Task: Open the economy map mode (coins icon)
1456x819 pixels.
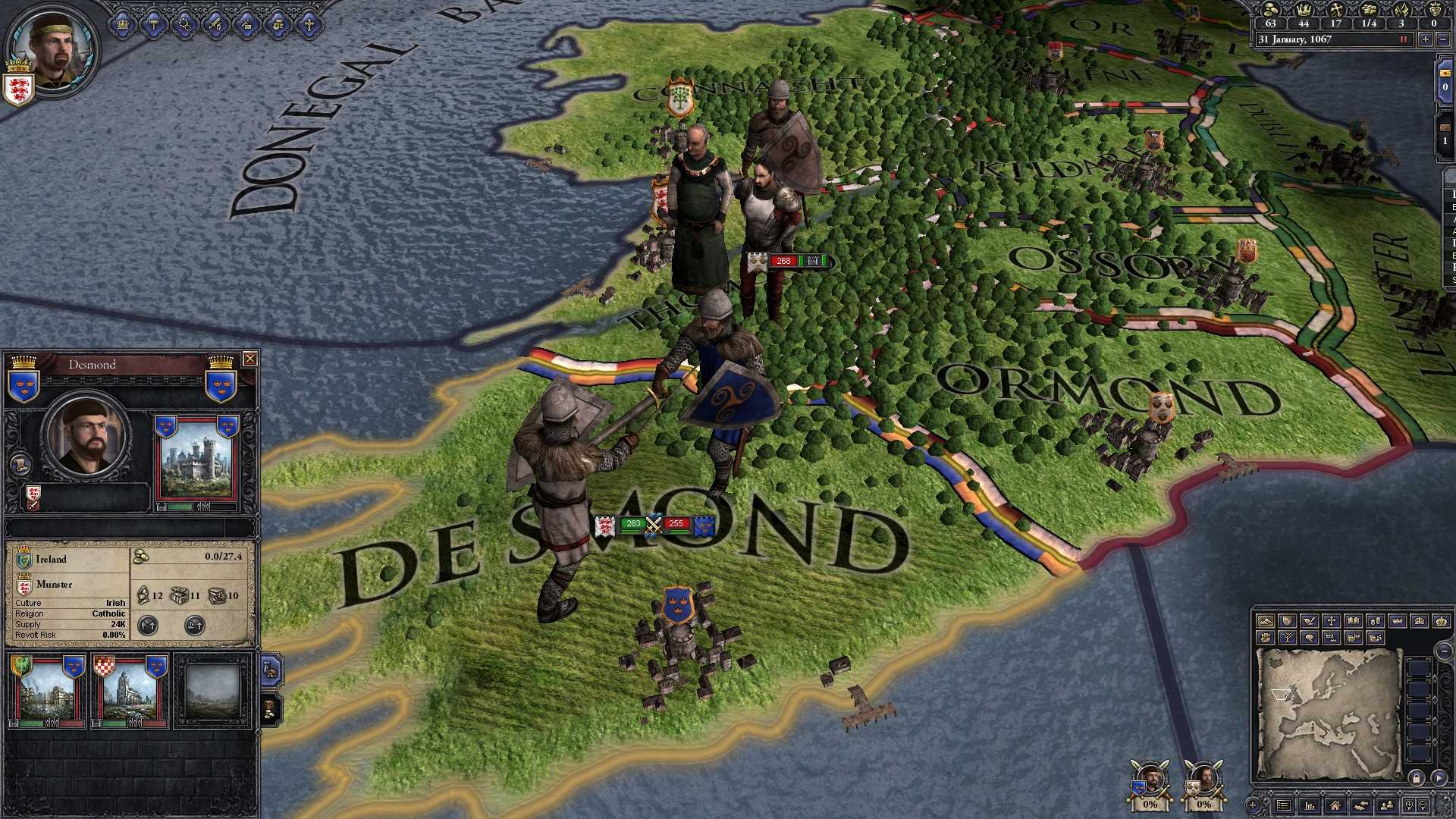Action: (x=1376, y=622)
